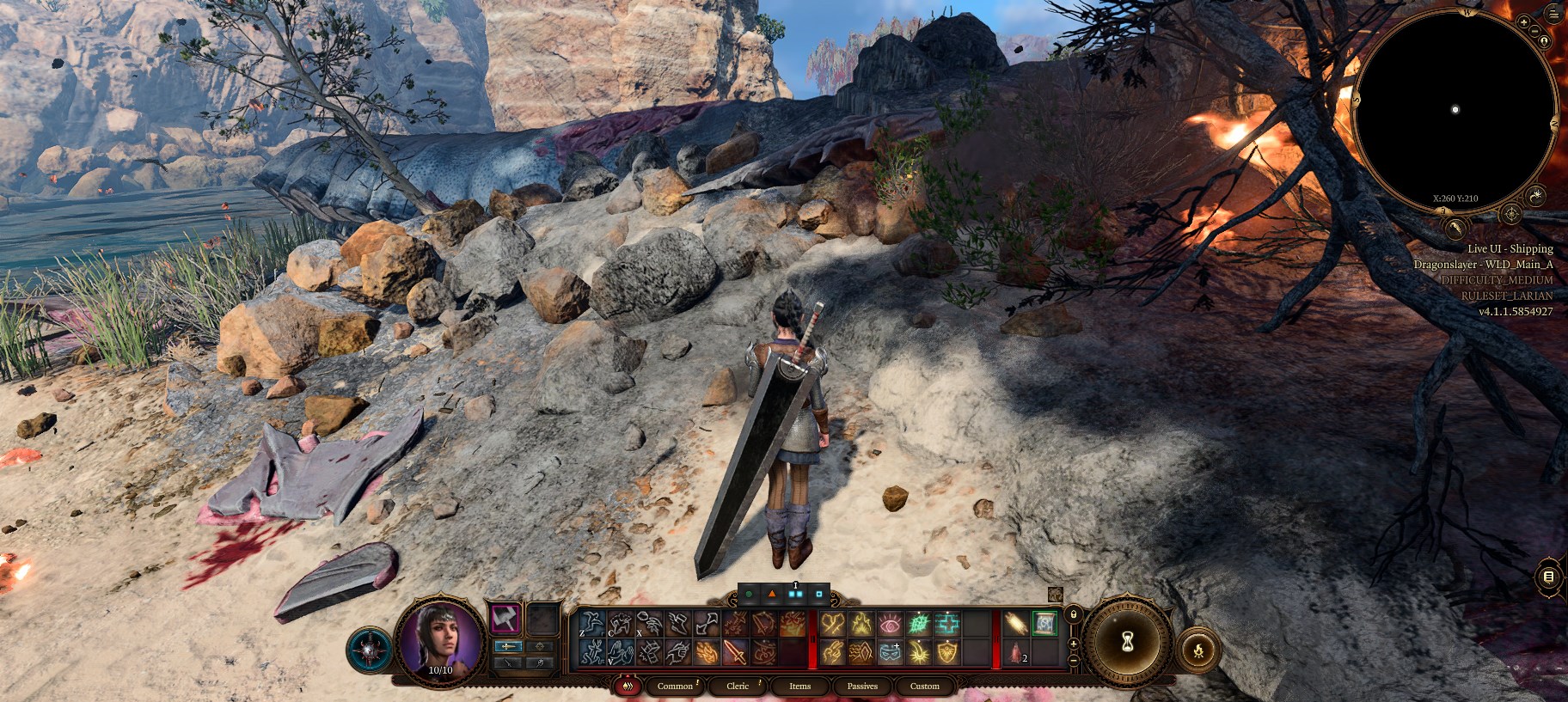This screenshot has height=702, width=1568.
Task: Toggle the hotbar lock icon
Action: tap(1073, 614)
